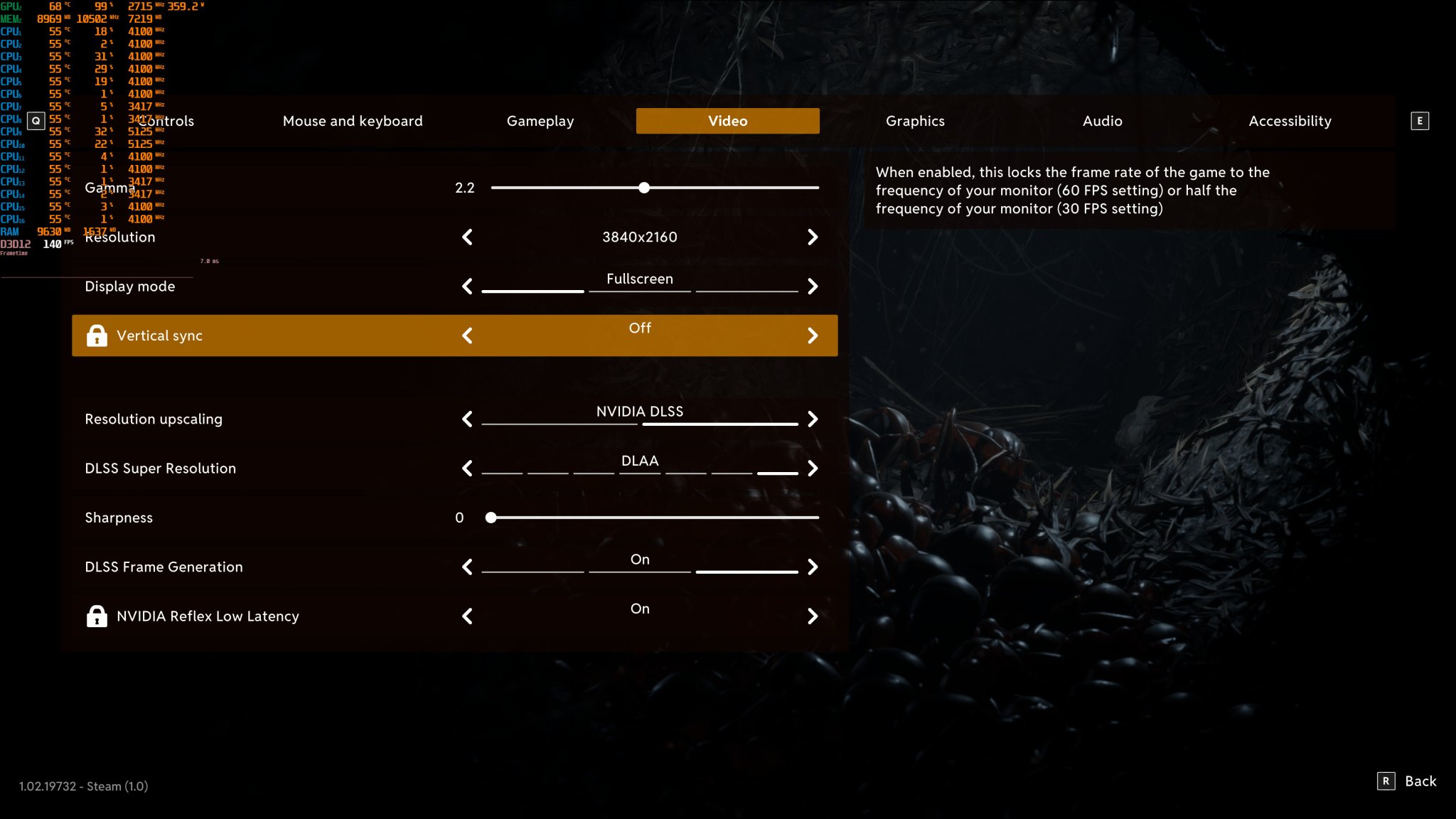Select the Gameplay tab
This screenshot has width=1456, height=819.
click(540, 121)
